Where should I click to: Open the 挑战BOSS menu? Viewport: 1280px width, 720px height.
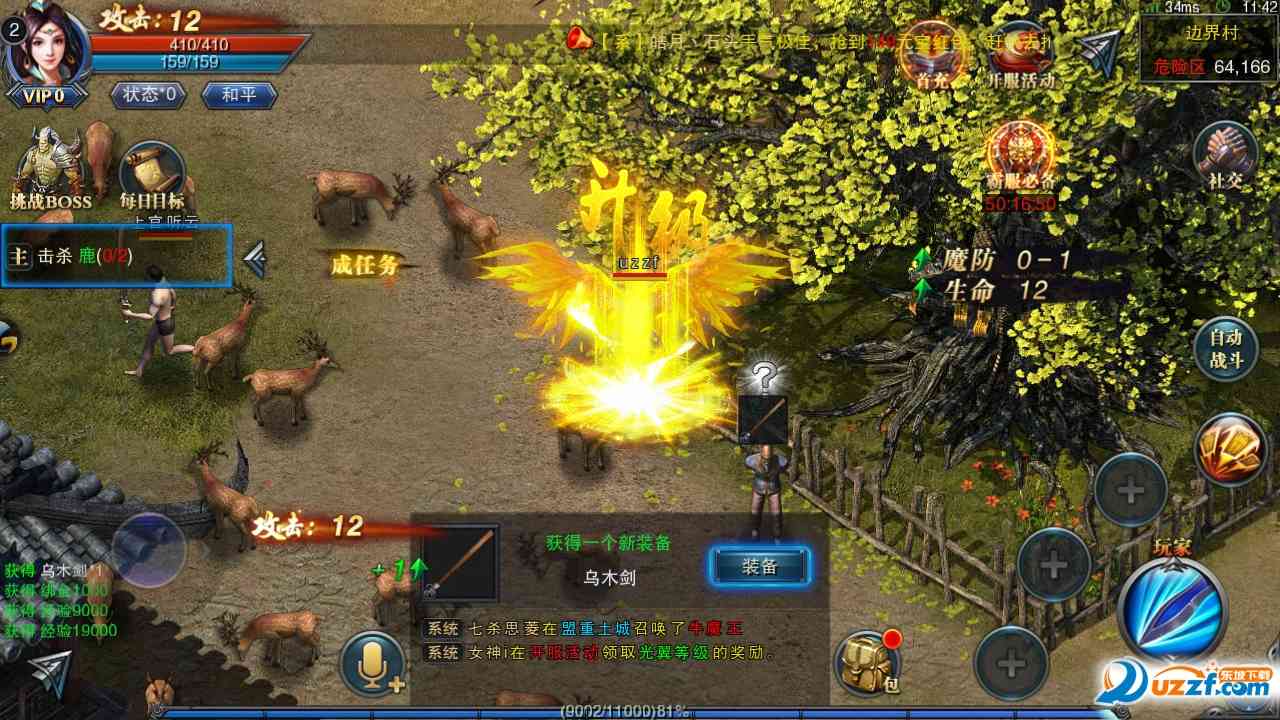pyautogui.click(x=50, y=172)
